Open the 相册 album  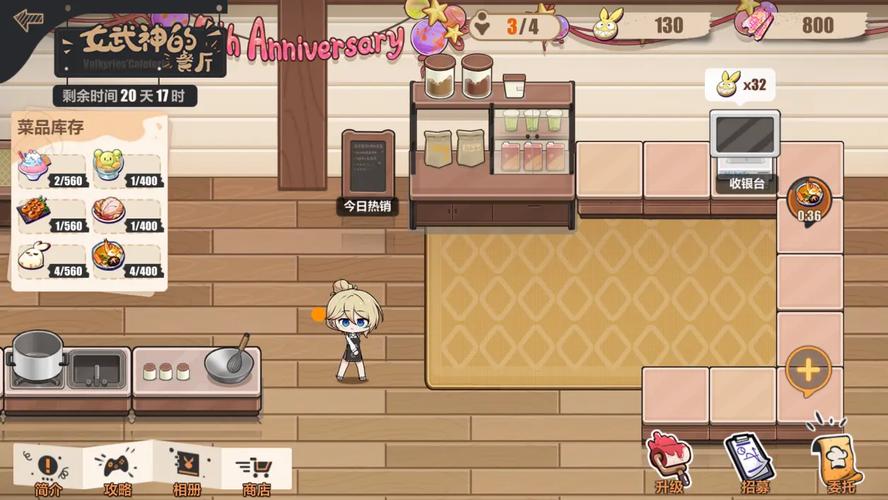click(188, 470)
